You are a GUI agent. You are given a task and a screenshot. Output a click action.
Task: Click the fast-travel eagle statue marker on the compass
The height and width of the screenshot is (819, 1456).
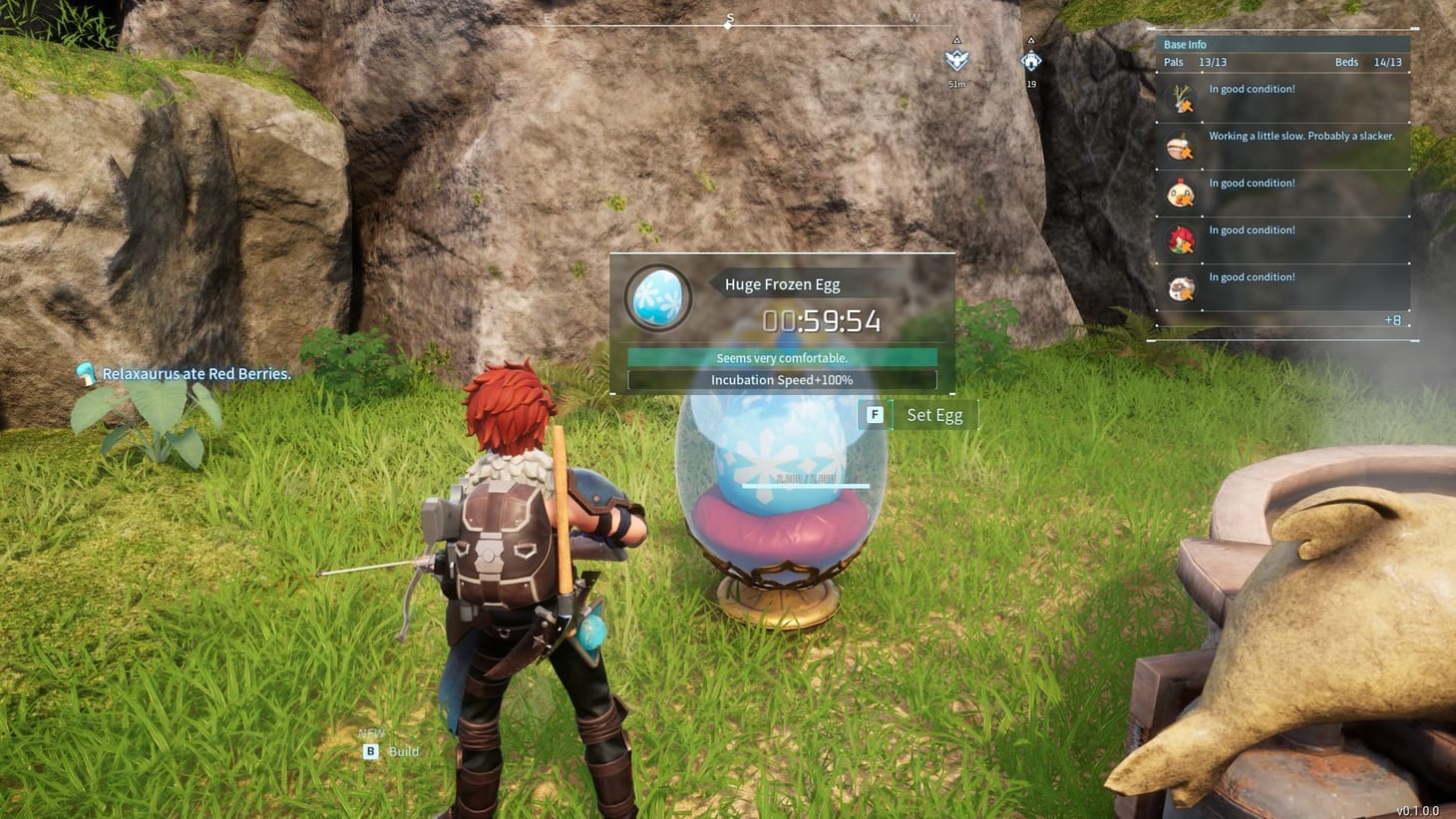point(955,62)
